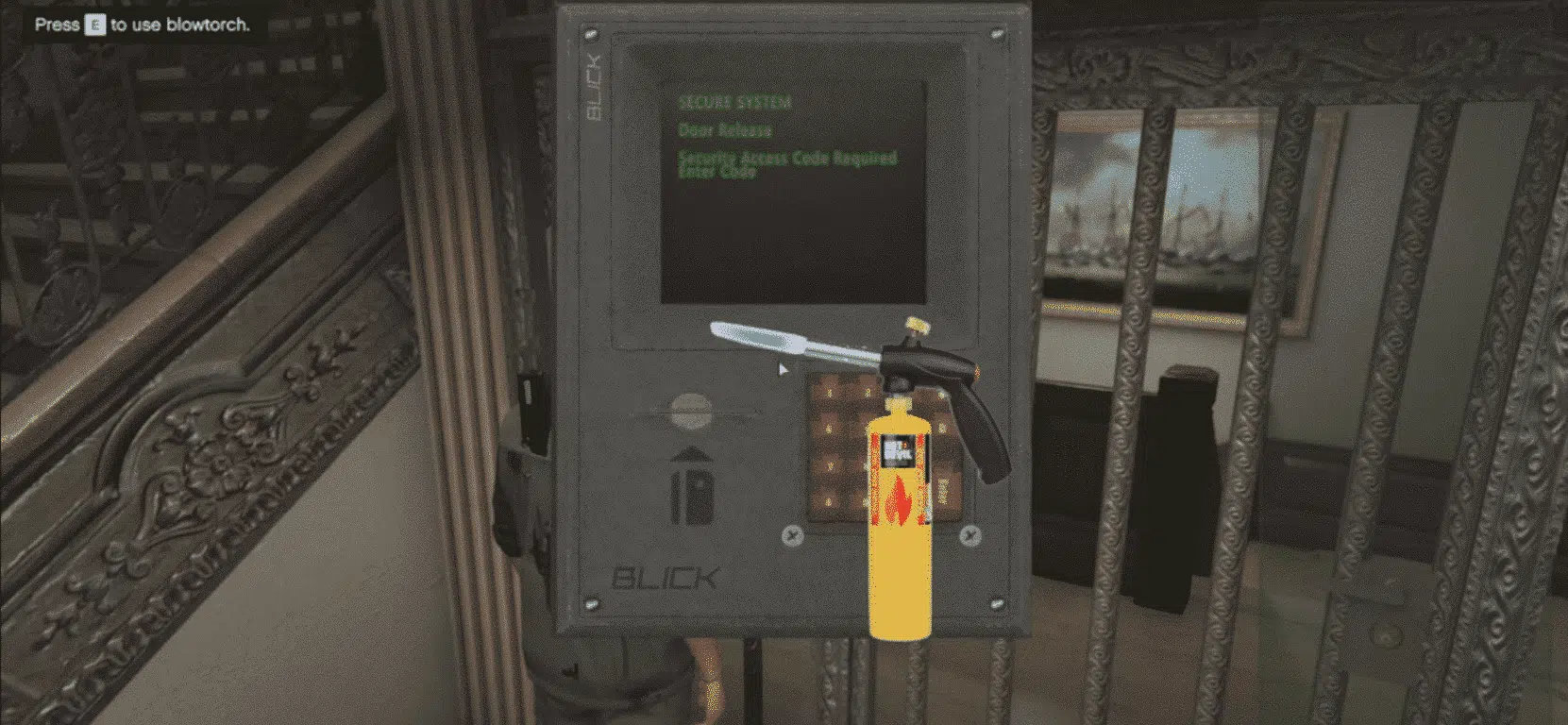This screenshot has height=725, width=1568.
Task: Select the Door Release menu entry
Action: (x=725, y=131)
